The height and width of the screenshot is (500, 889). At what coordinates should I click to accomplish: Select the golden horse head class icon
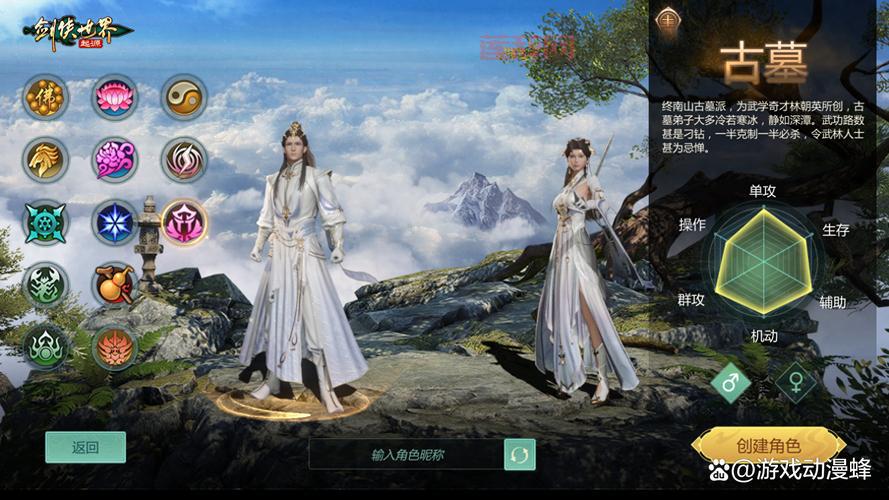(x=46, y=159)
